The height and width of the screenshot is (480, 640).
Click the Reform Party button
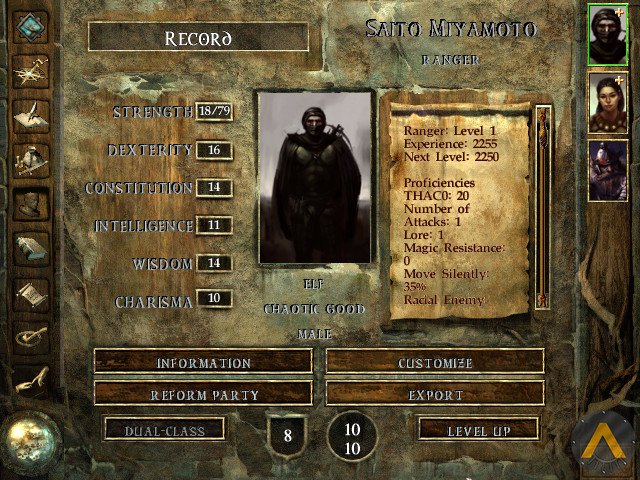click(x=203, y=394)
